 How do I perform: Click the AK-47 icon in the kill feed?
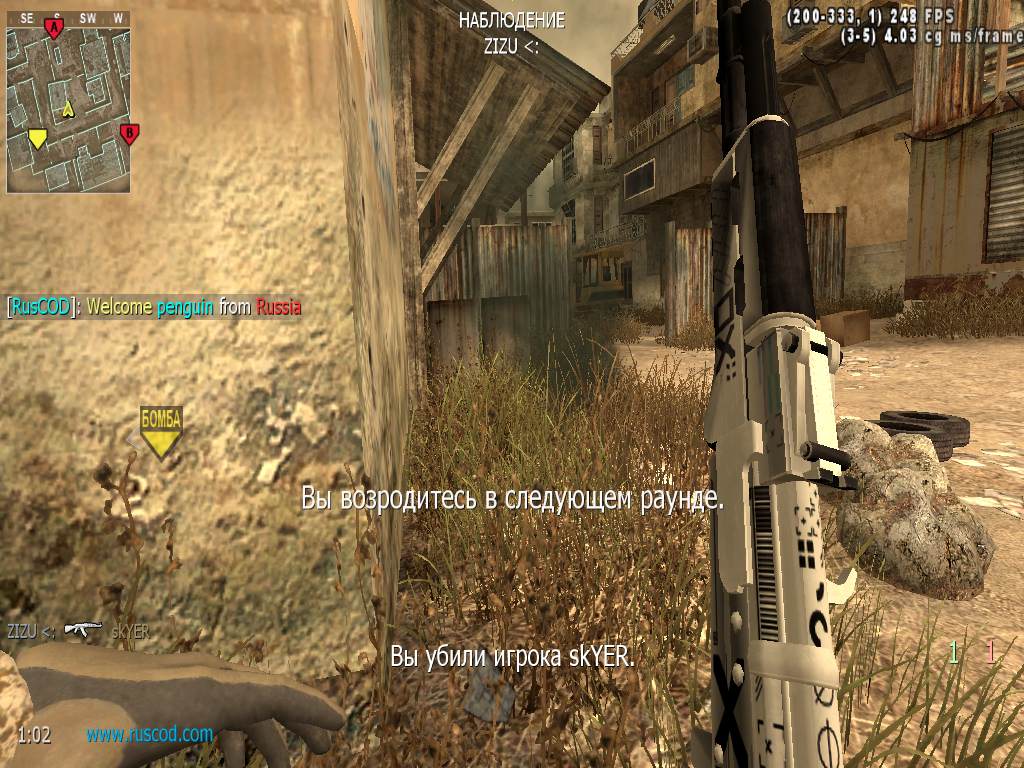coord(82,629)
